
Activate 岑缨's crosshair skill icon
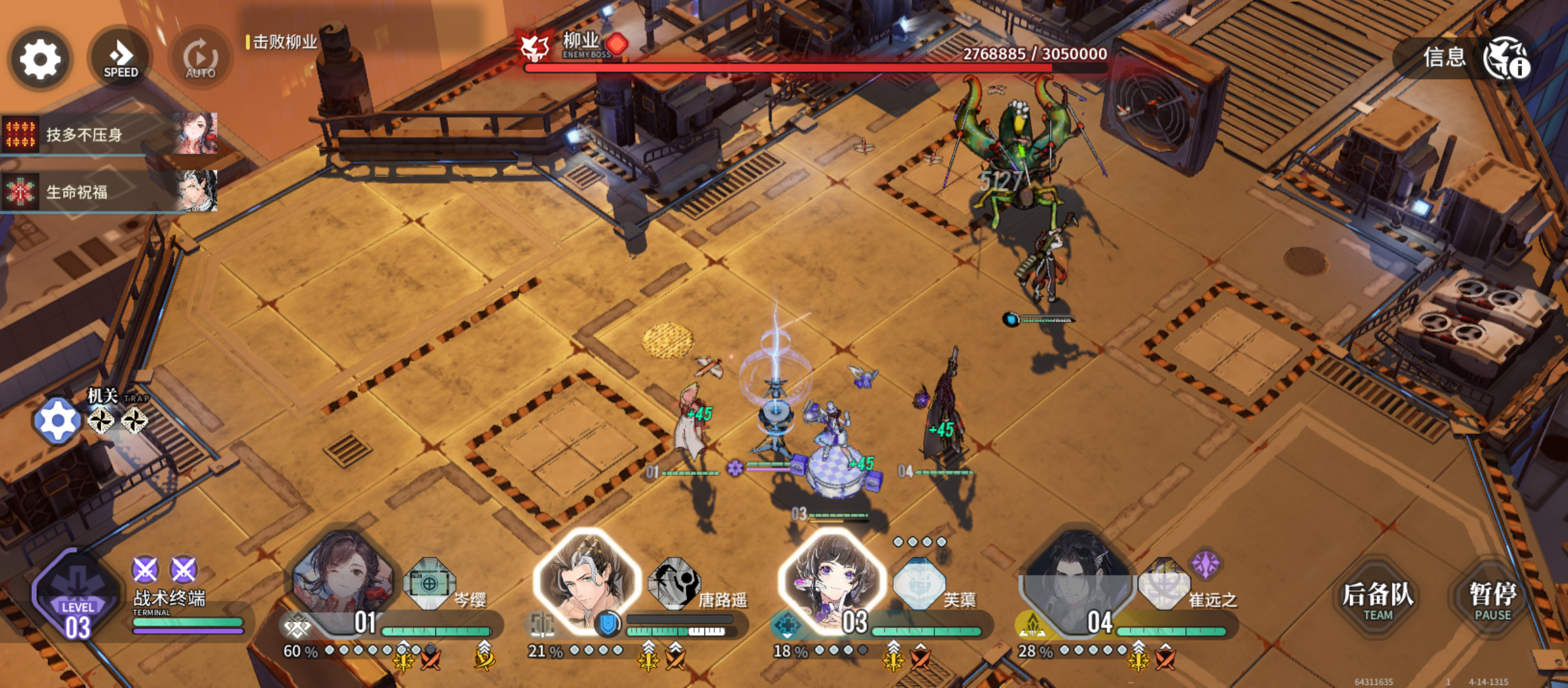[430, 583]
